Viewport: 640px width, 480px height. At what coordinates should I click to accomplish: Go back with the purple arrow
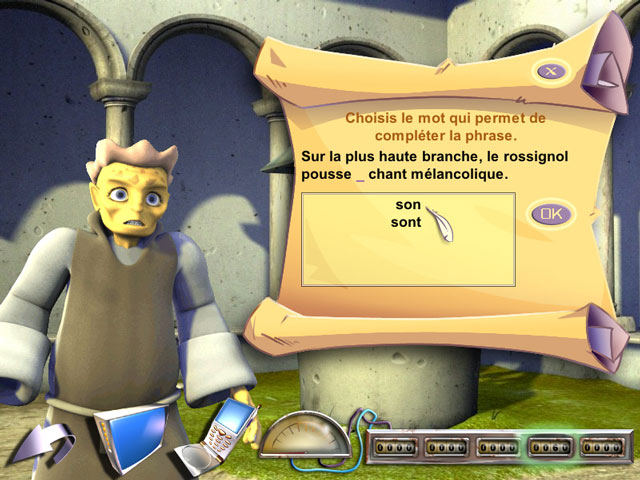(x=49, y=443)
